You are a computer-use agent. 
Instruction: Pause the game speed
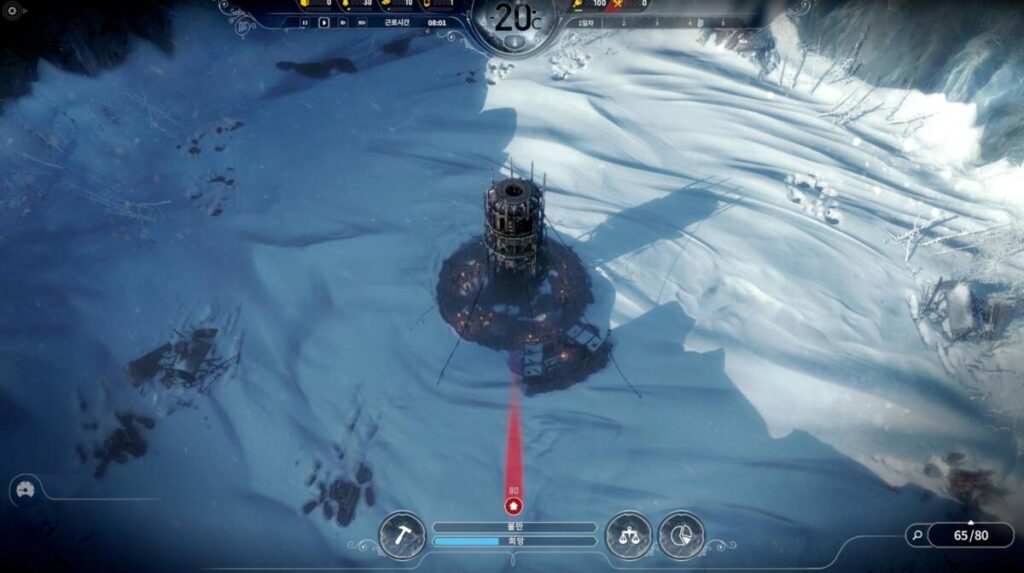pyautogui.click(x=305, y=22)
